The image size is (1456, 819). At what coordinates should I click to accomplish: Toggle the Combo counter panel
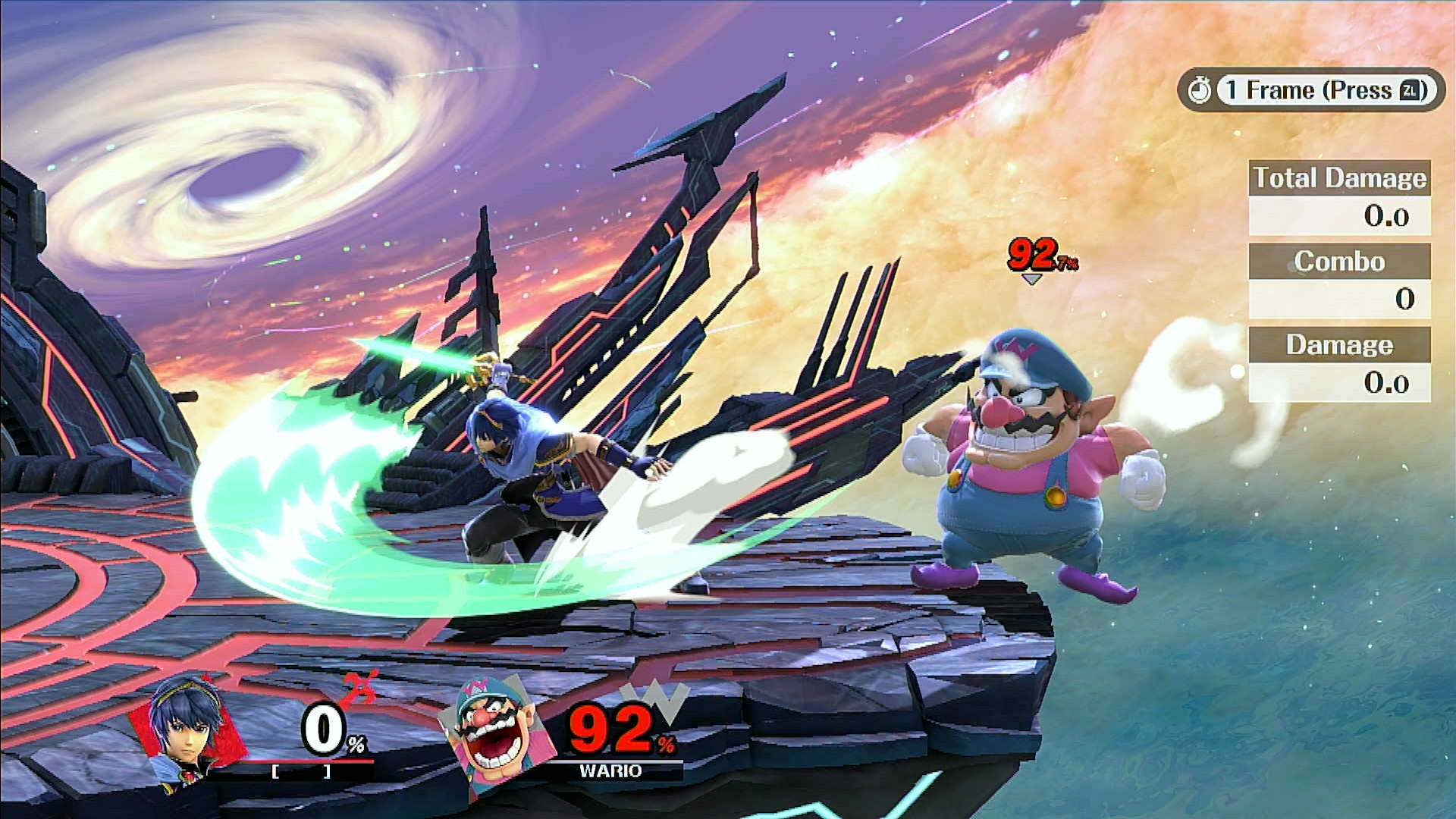coord(1339,261)
